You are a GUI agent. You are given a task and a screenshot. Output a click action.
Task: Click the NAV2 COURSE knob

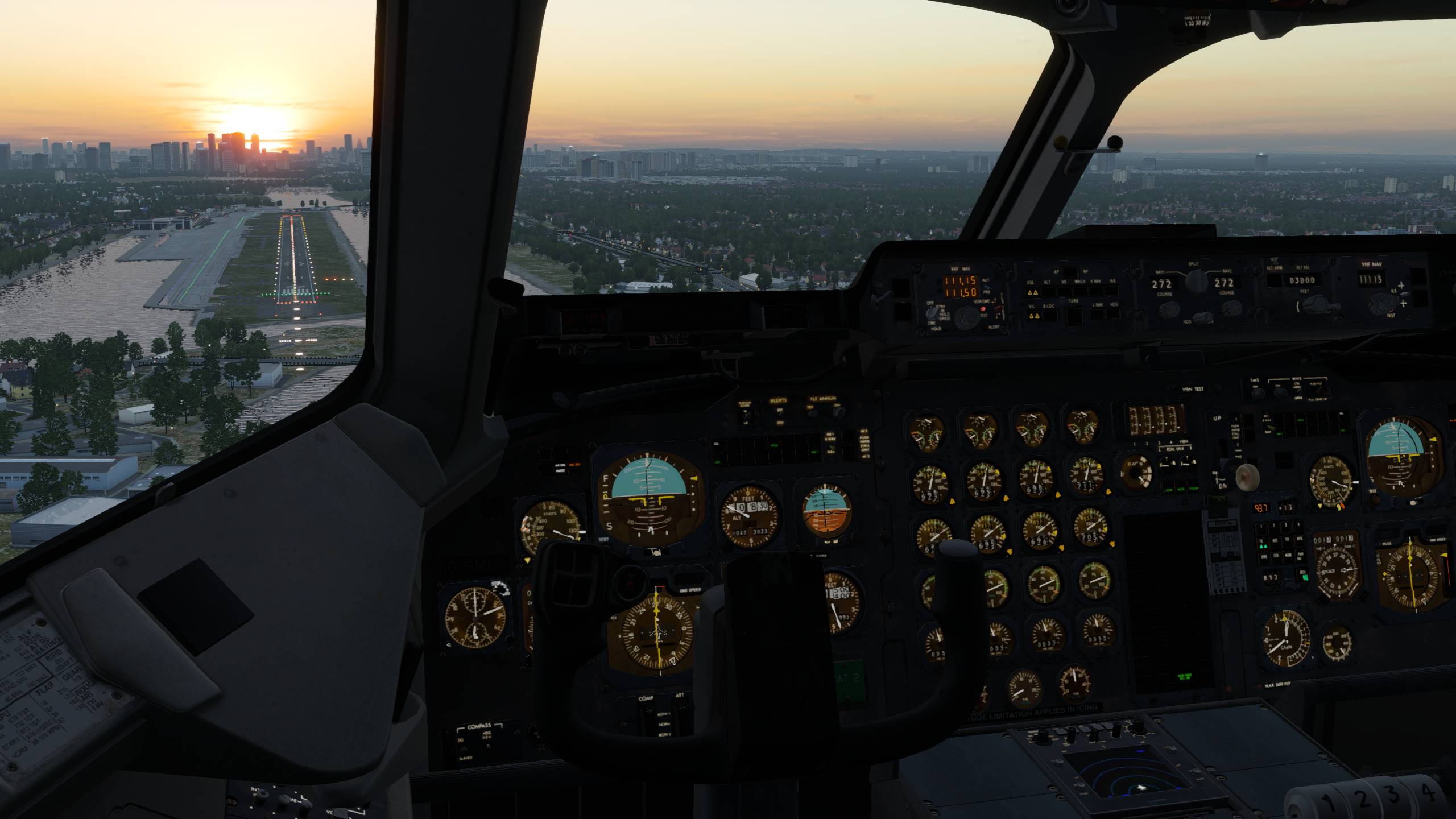coord(1231,308)
